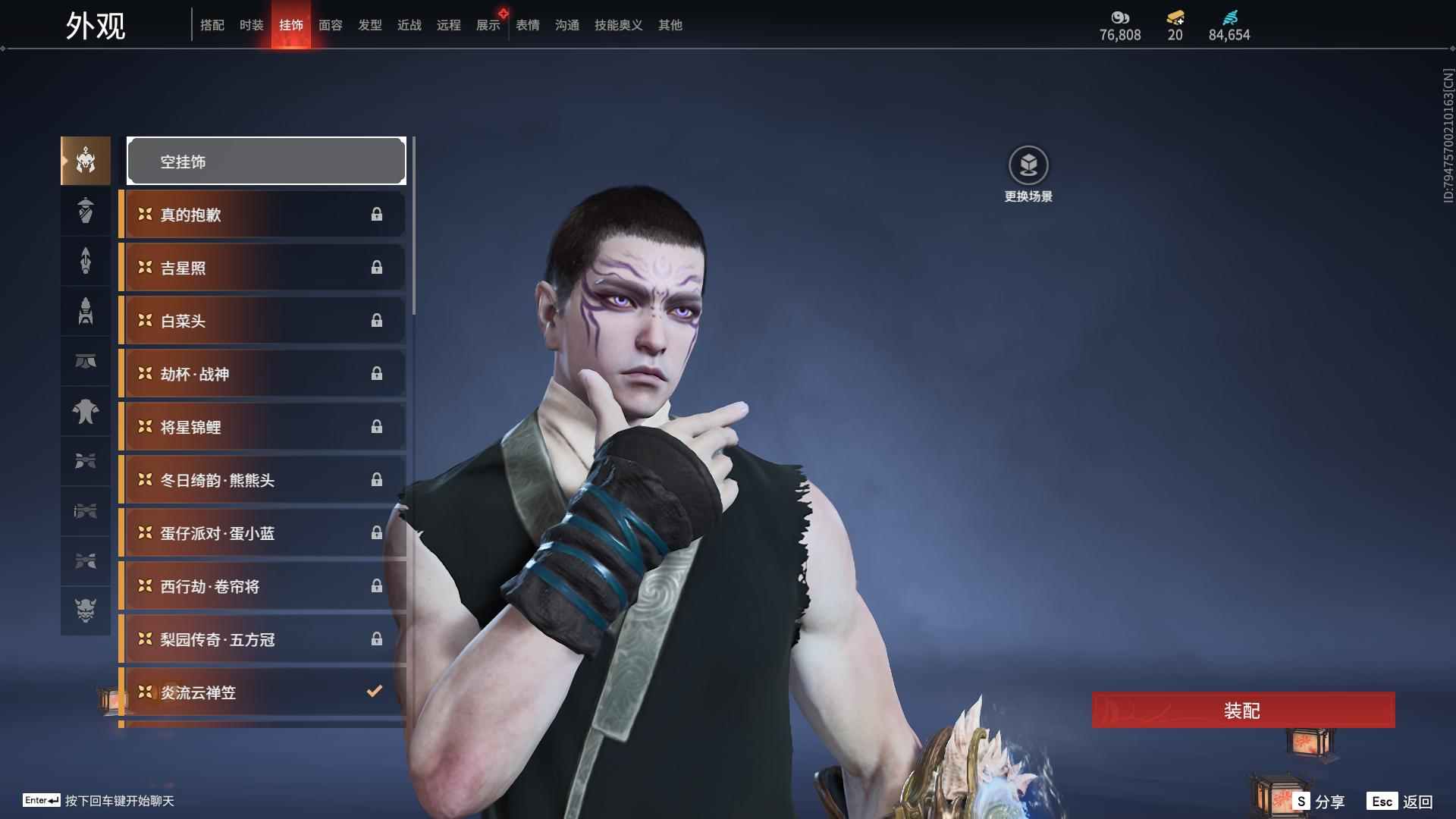Go to the 技能奥义 tab
The image size is (1456, 819).
(618, 25)
